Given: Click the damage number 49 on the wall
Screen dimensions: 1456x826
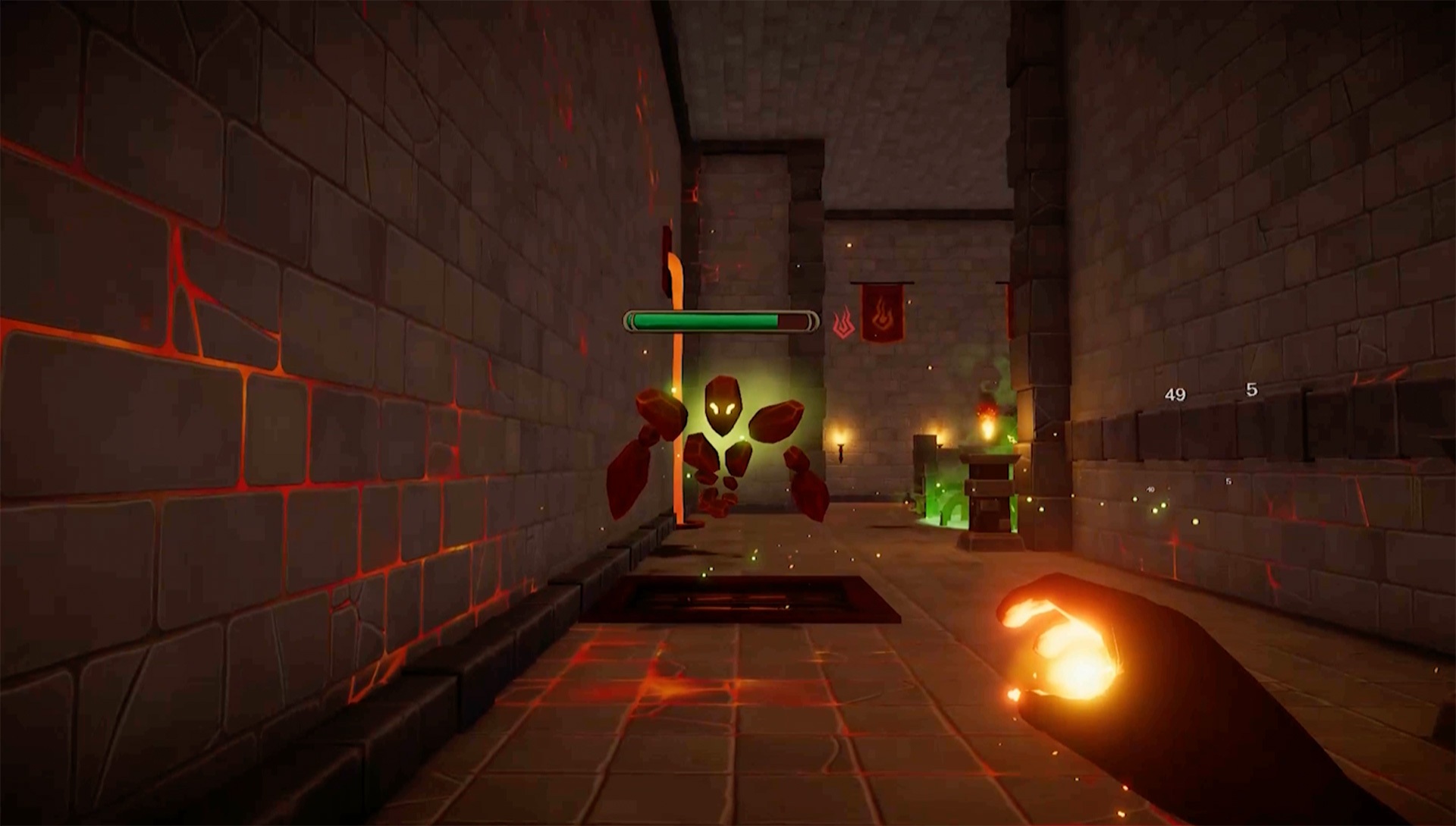Looking at the screenshot, I should (x=1175, y=394).
